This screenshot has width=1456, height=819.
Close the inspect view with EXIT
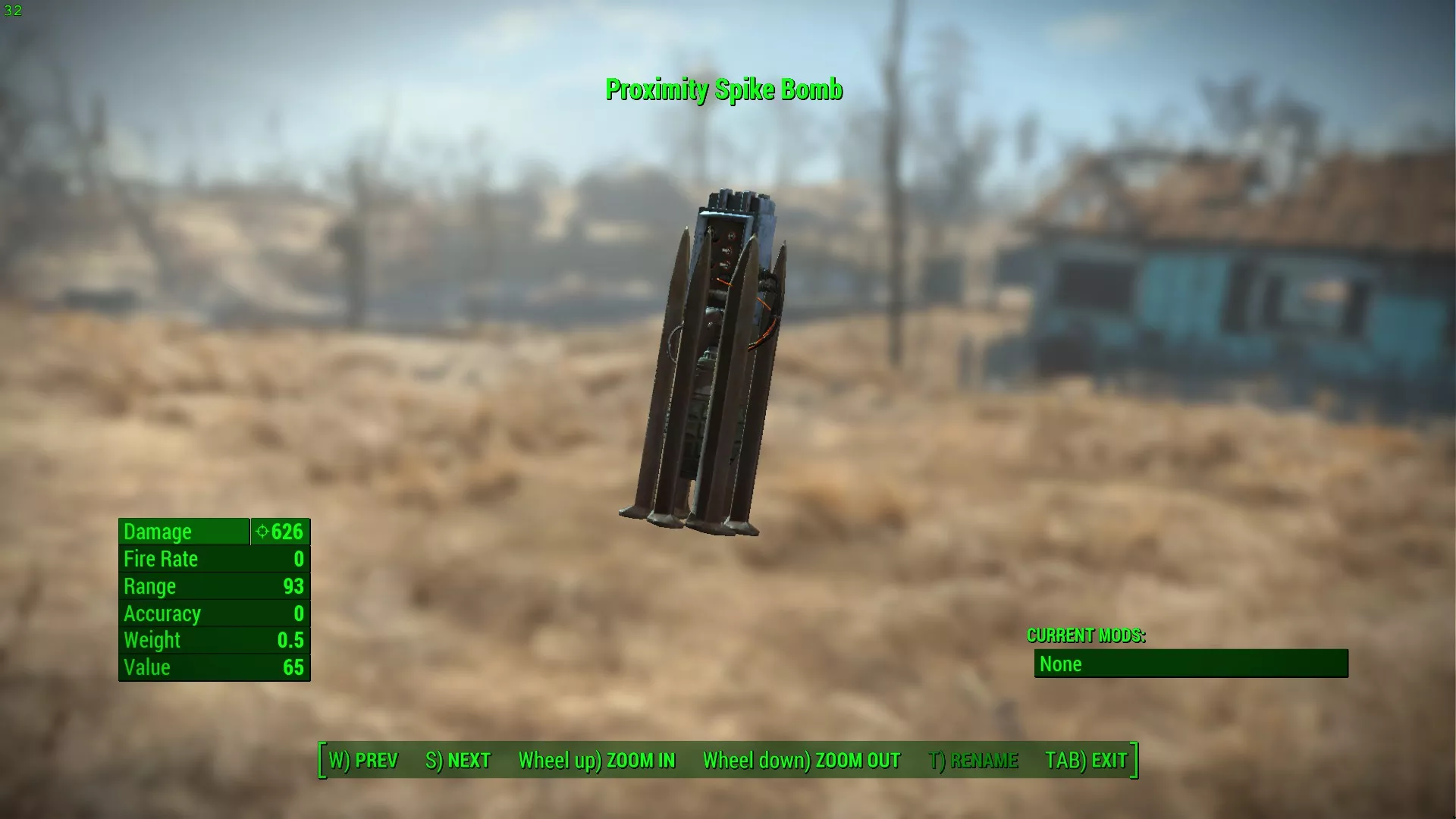click(x=1086, y=761)
